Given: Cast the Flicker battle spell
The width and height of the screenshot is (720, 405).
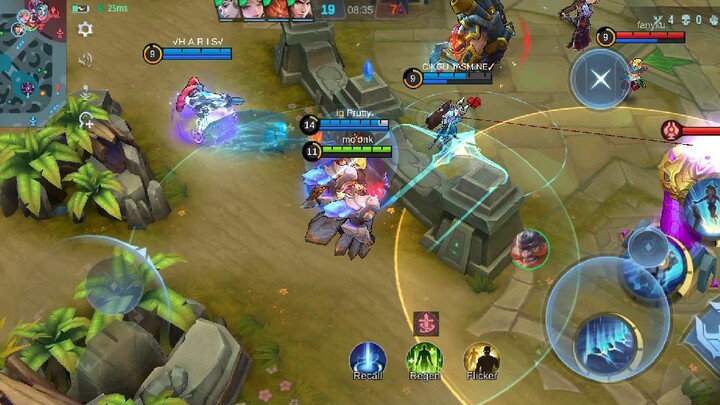Looking at the screenshot, I should tap(481, 358).
